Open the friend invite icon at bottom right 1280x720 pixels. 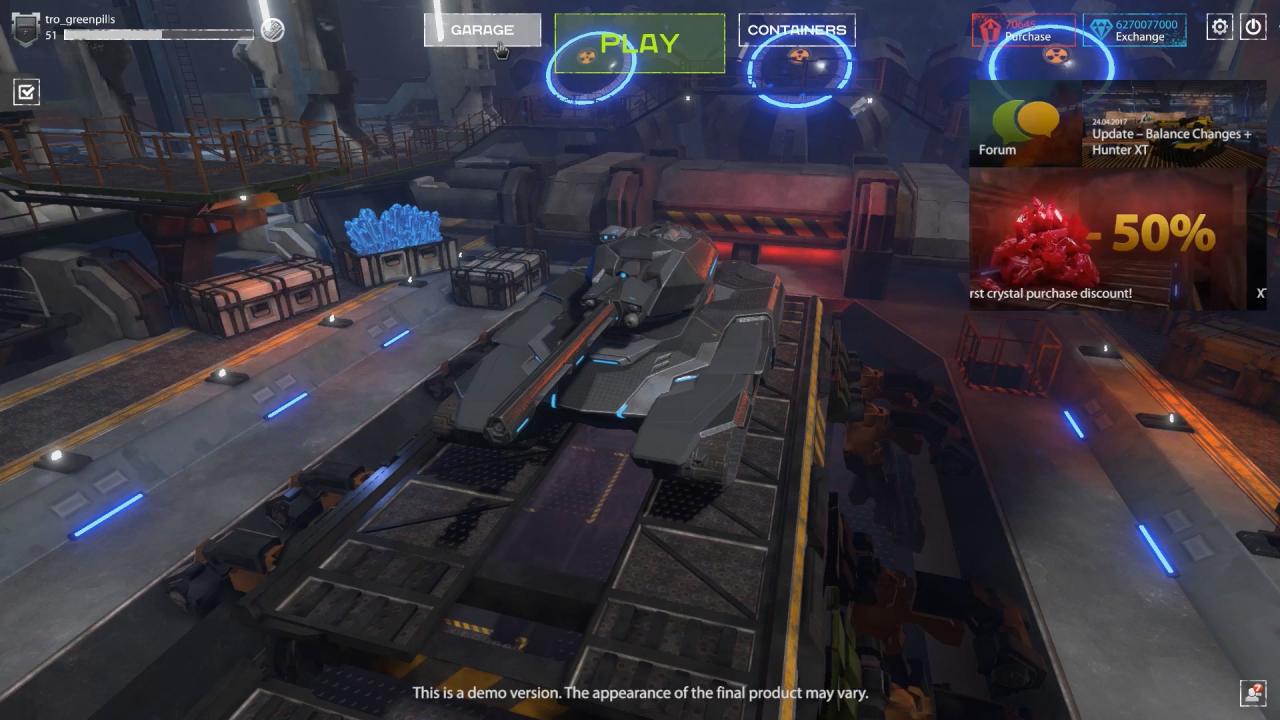click(1254, 691)
